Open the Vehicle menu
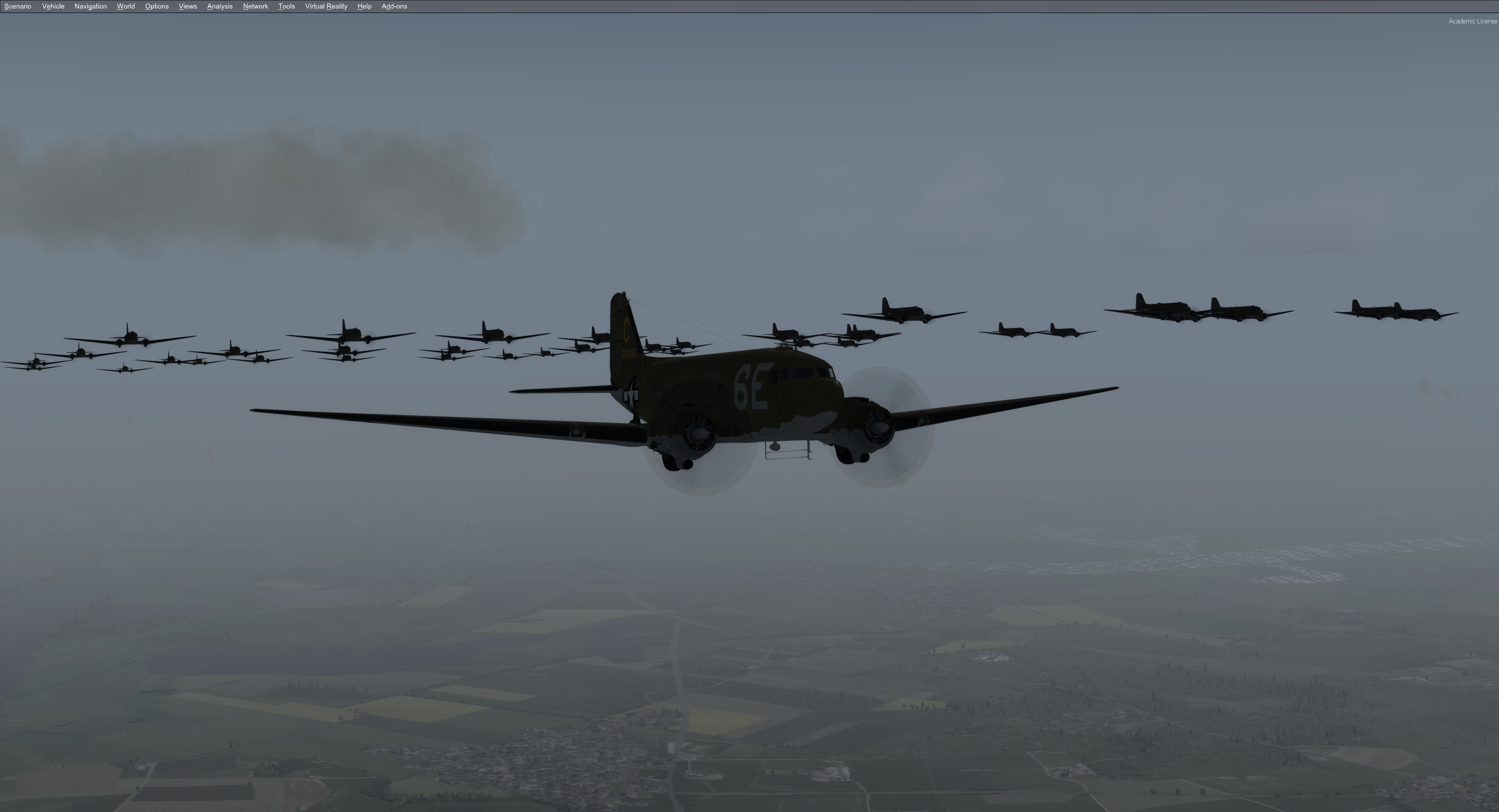Screen dimensions: 1499x812 click(x=53, y=6)
